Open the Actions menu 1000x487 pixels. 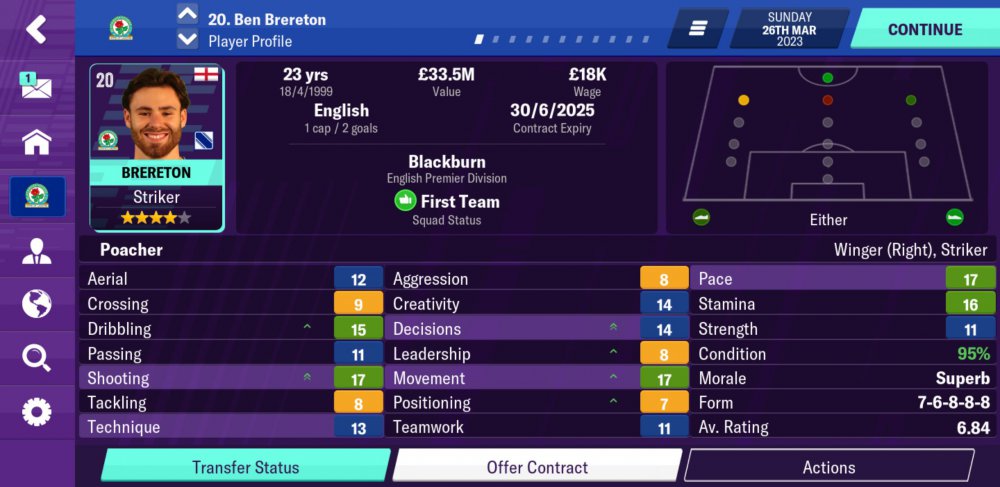(x=828, y=467)
